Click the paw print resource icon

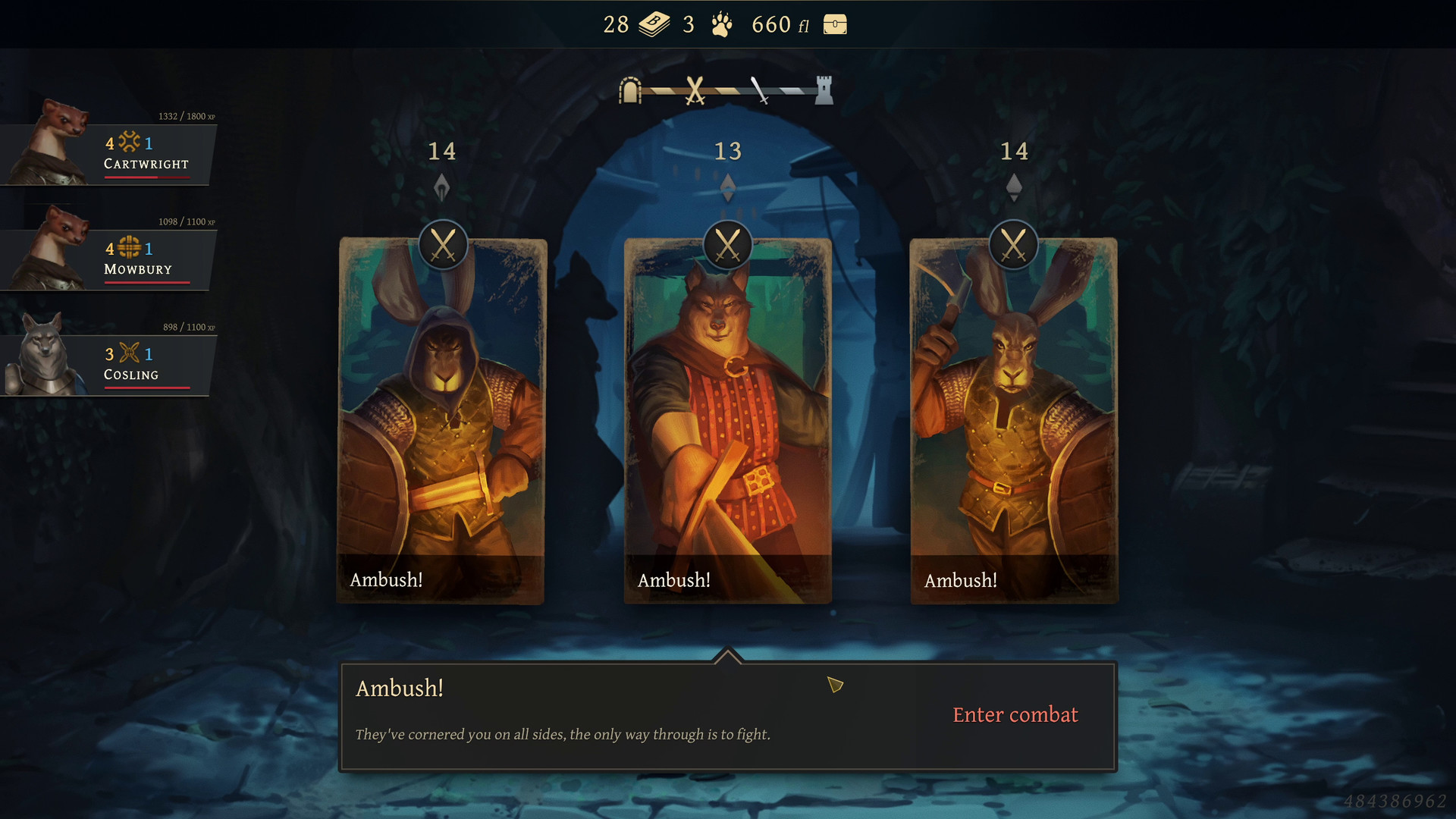pos(719,24)
